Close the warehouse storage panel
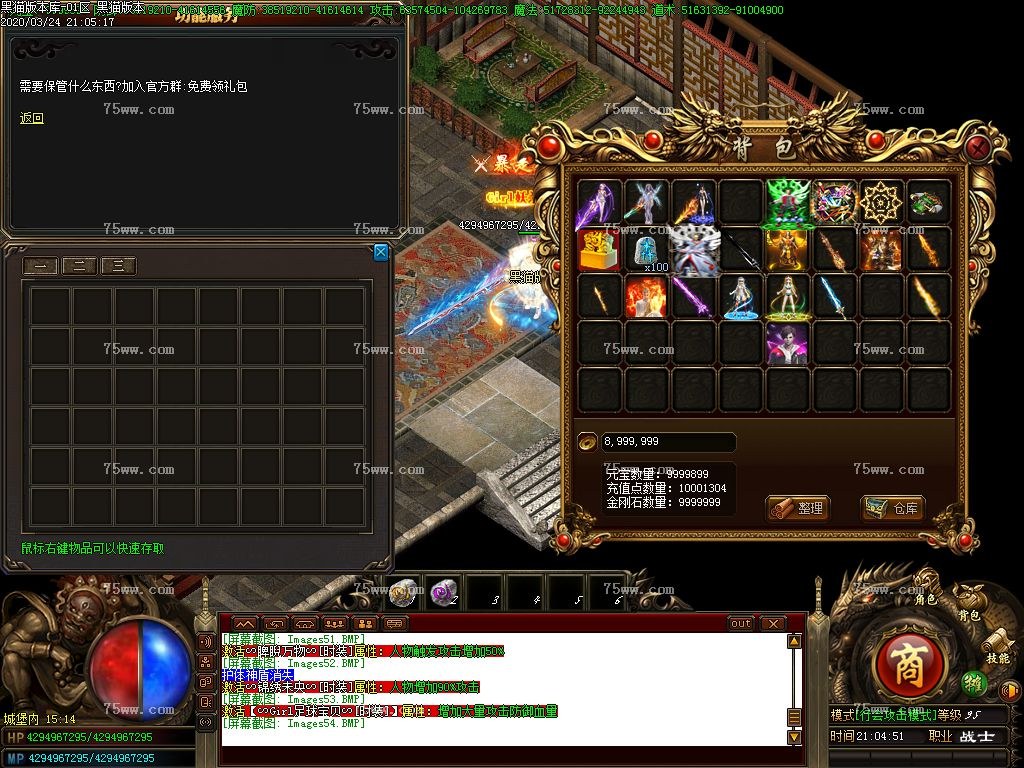 381,253
